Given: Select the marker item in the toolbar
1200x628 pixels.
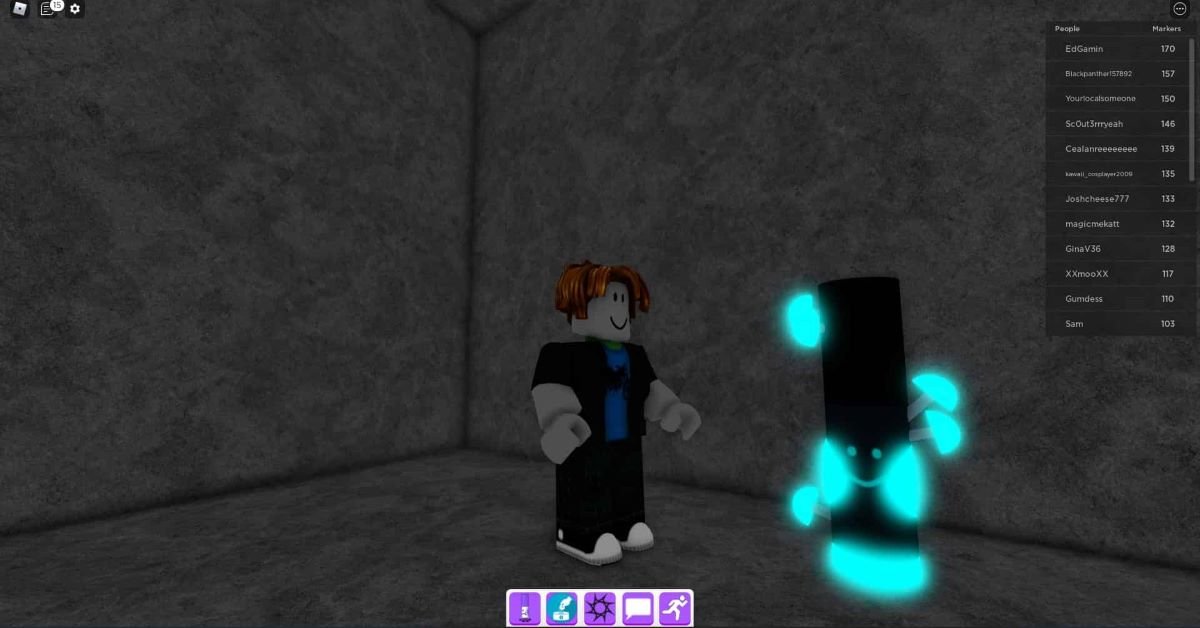Looking at the screenshot, I should (x=524, y=607).
